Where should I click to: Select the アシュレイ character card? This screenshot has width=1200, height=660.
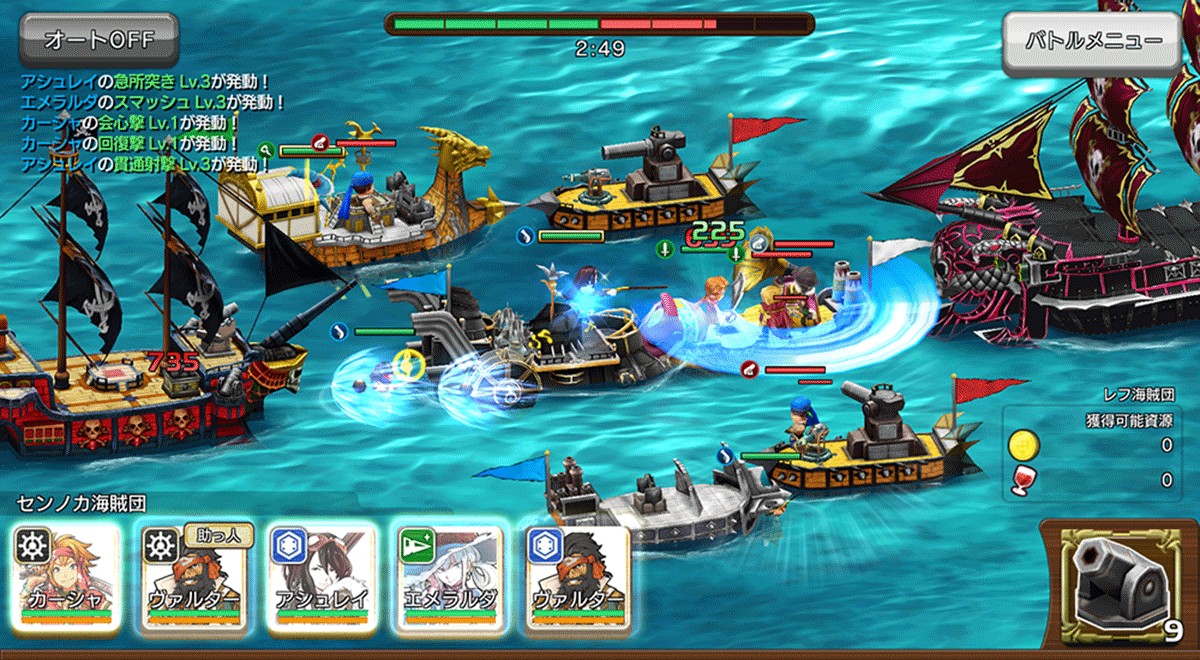coord(322,577)
